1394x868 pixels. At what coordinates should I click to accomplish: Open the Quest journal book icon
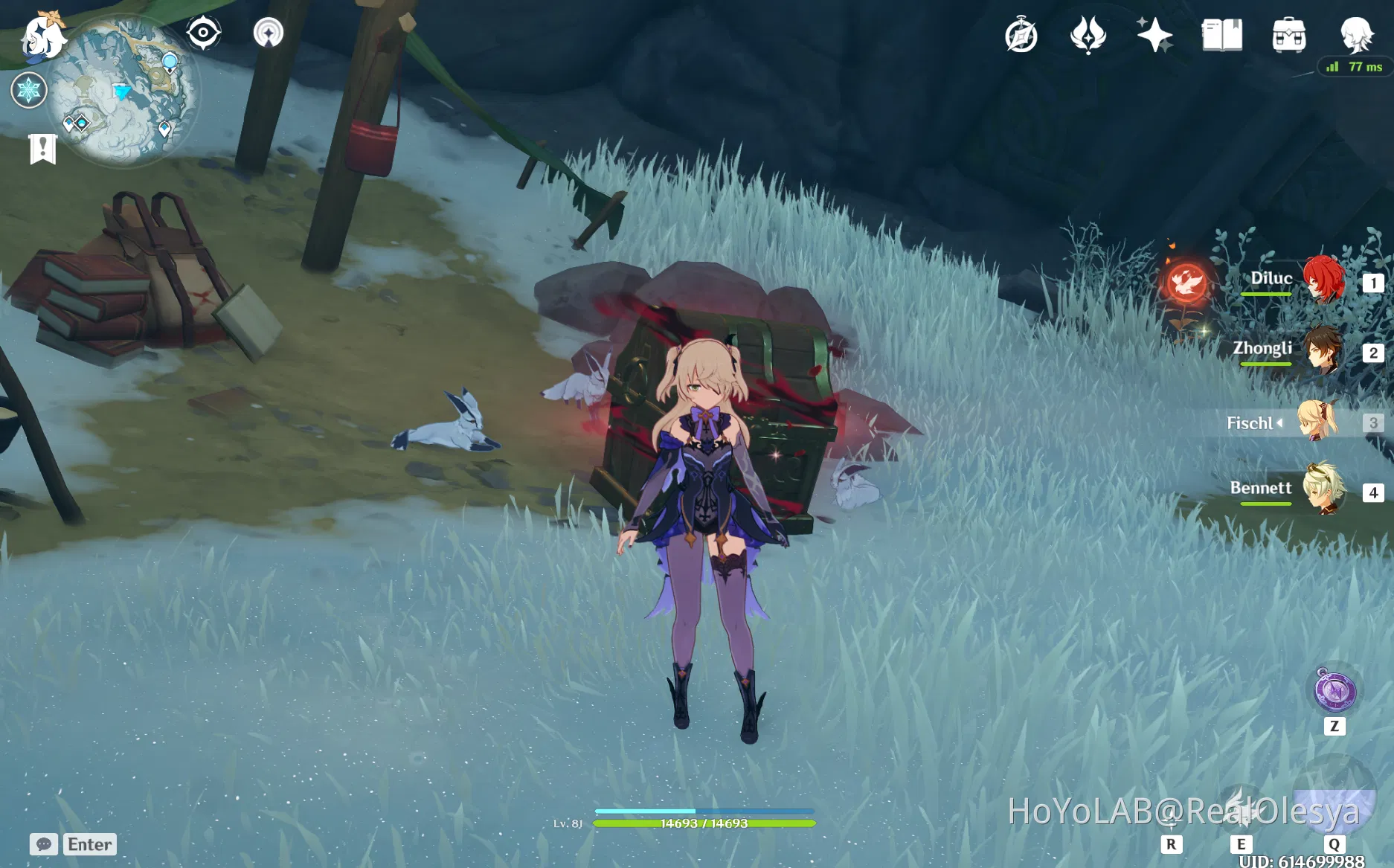point(1222,33)
